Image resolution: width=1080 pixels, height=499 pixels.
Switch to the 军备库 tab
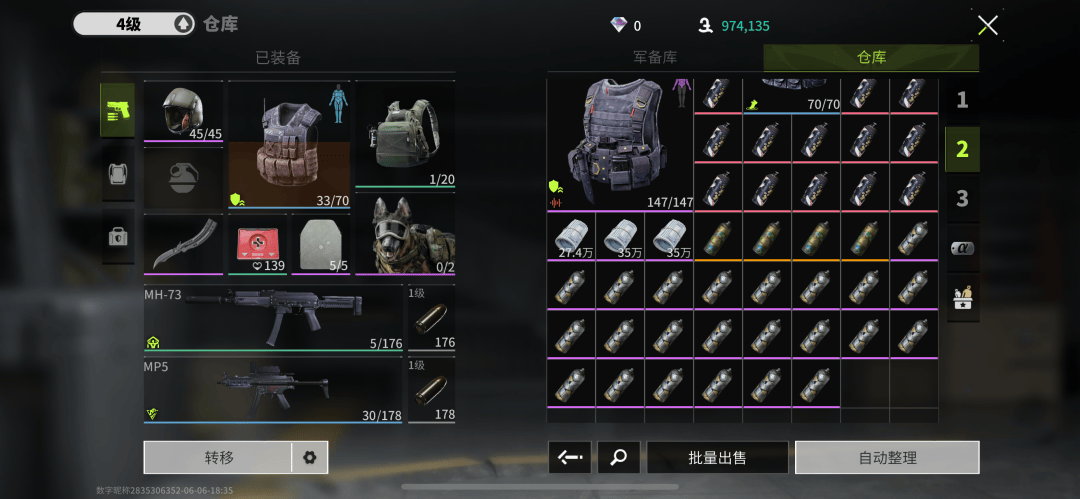(655, 57)
